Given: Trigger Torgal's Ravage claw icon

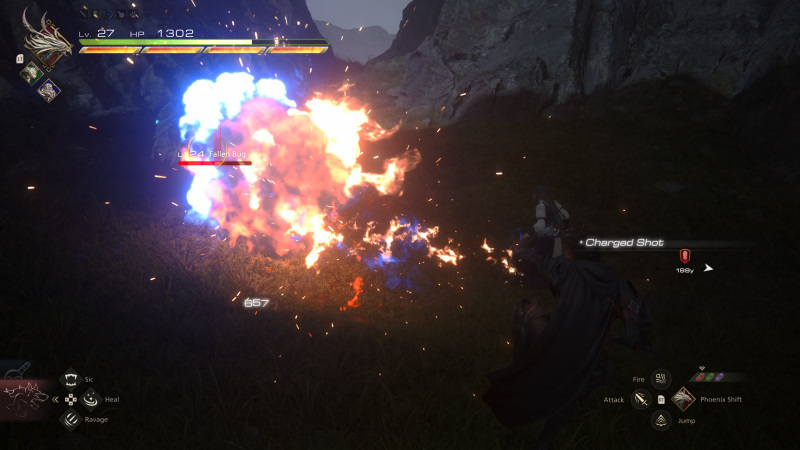Looking at the screenshot, I should click(x=71, y=420).
